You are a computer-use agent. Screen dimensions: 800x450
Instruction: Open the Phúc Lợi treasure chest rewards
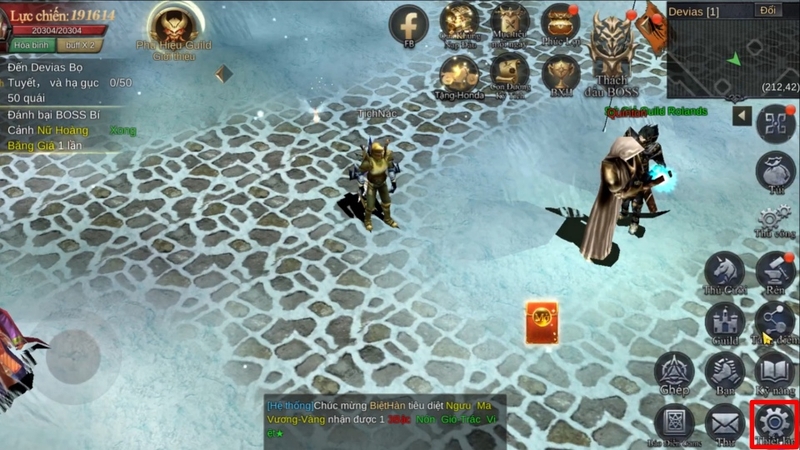(x=560, y=24)
